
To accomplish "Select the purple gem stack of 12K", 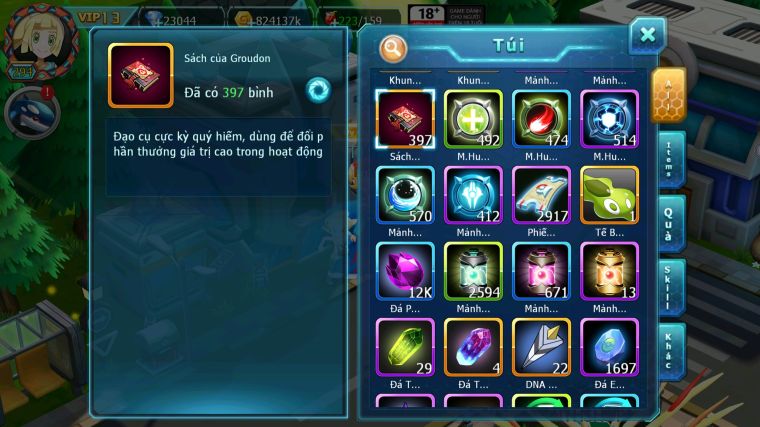I will [x=405, y=270].
